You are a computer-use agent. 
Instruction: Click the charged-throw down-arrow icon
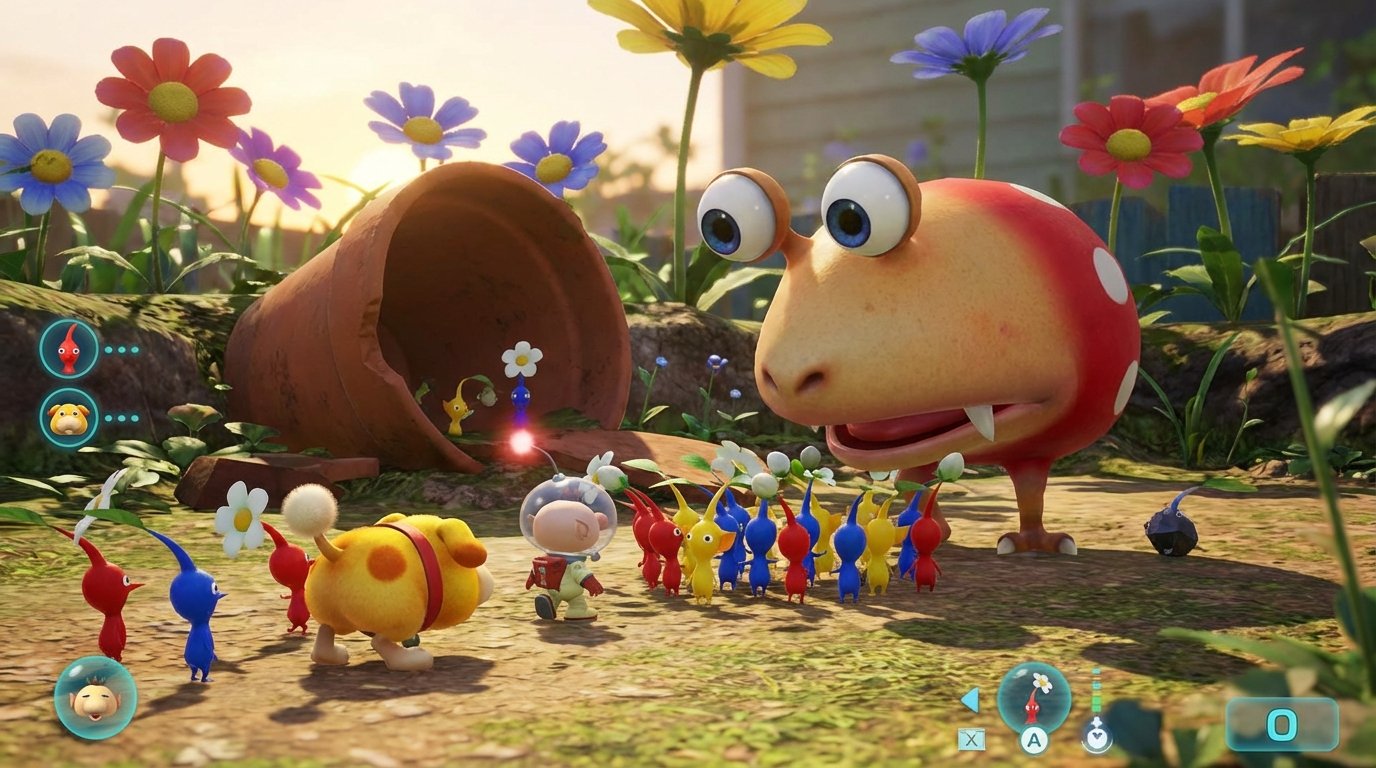[1096, 737]
